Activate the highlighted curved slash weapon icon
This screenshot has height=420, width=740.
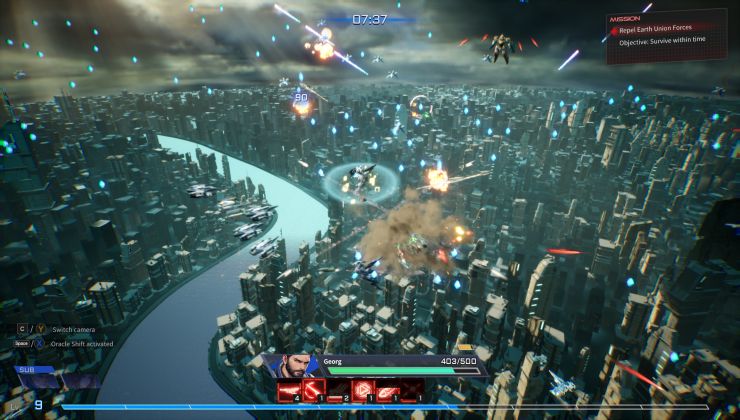pos(313,391)
